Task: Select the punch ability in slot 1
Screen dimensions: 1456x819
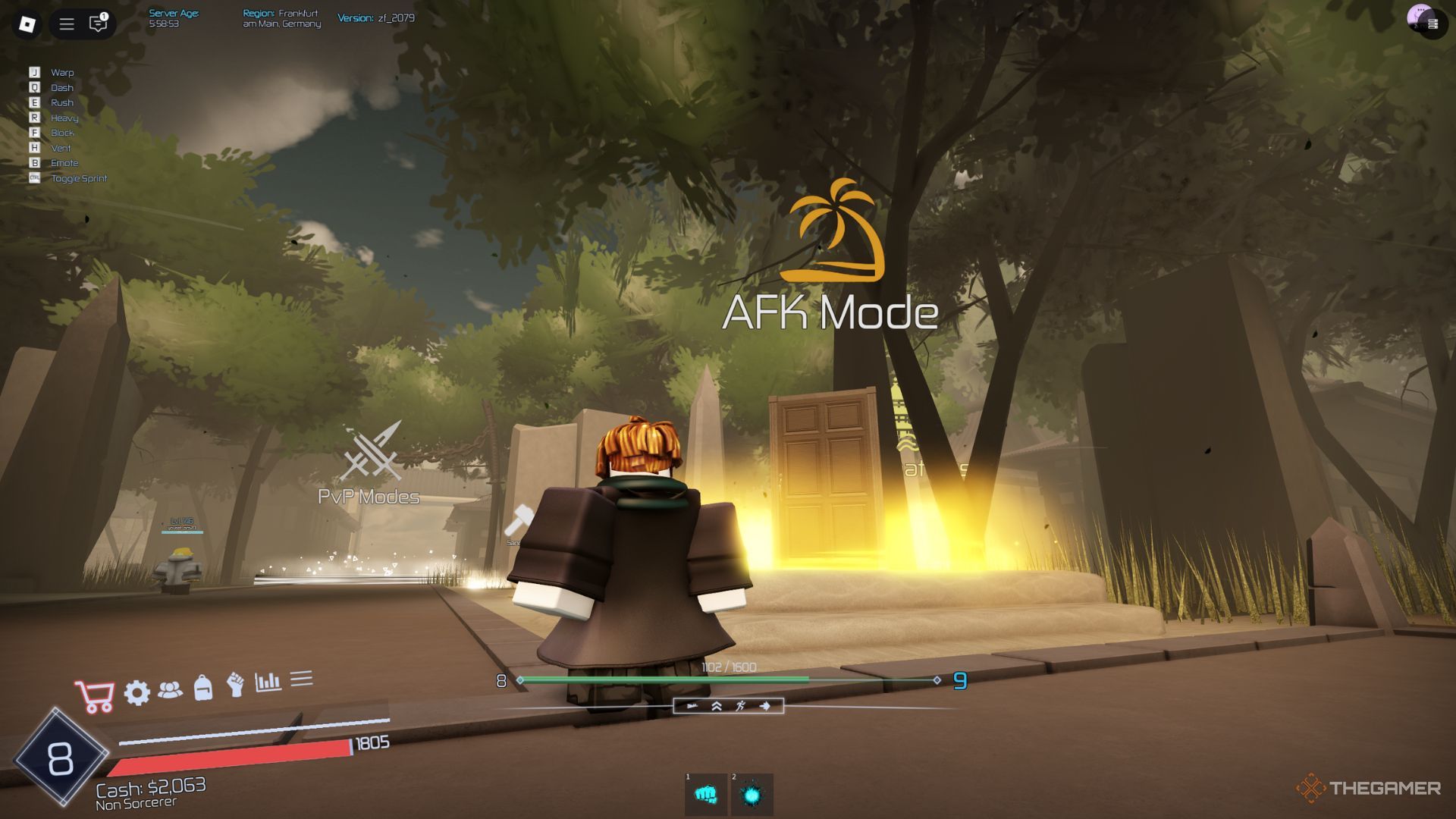Action: (x=704, y=792)
